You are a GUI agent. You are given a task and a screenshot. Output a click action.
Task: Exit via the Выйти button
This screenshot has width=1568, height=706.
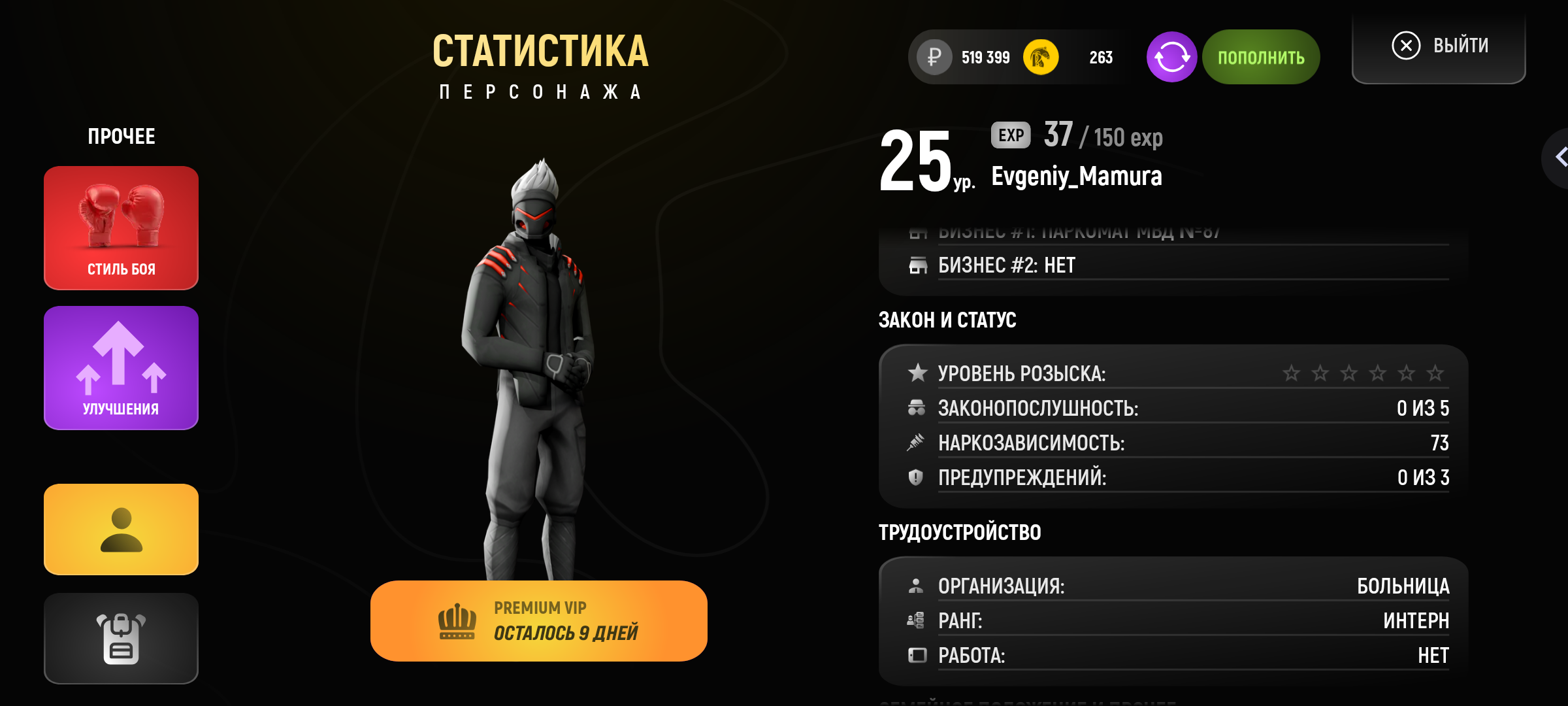[1439, 46]
